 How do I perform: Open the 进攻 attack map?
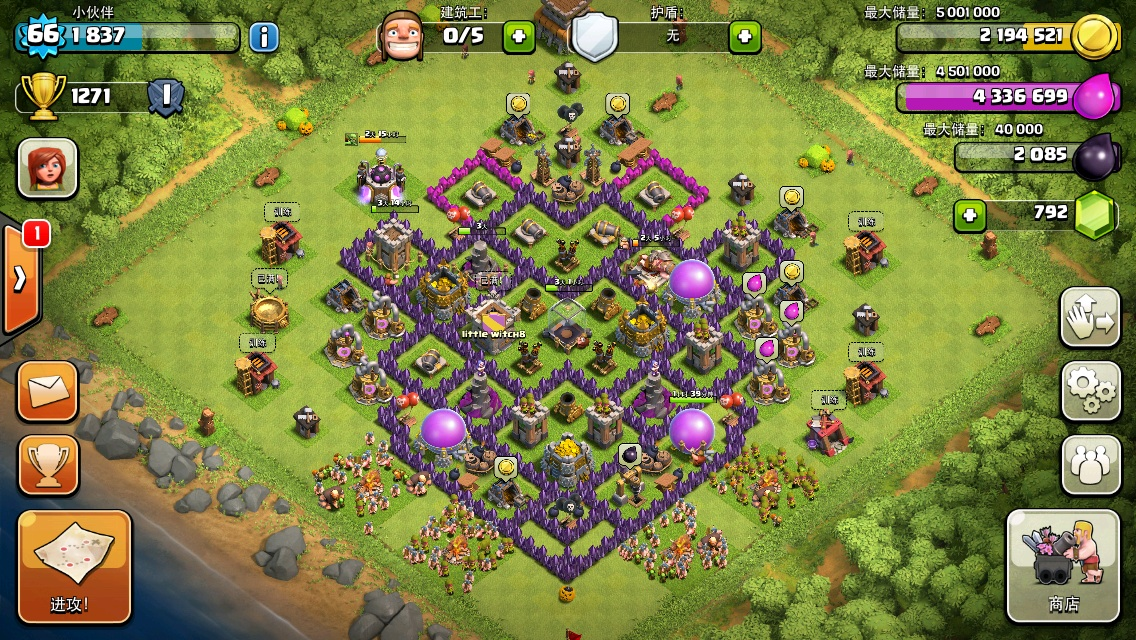coord(74,565)
